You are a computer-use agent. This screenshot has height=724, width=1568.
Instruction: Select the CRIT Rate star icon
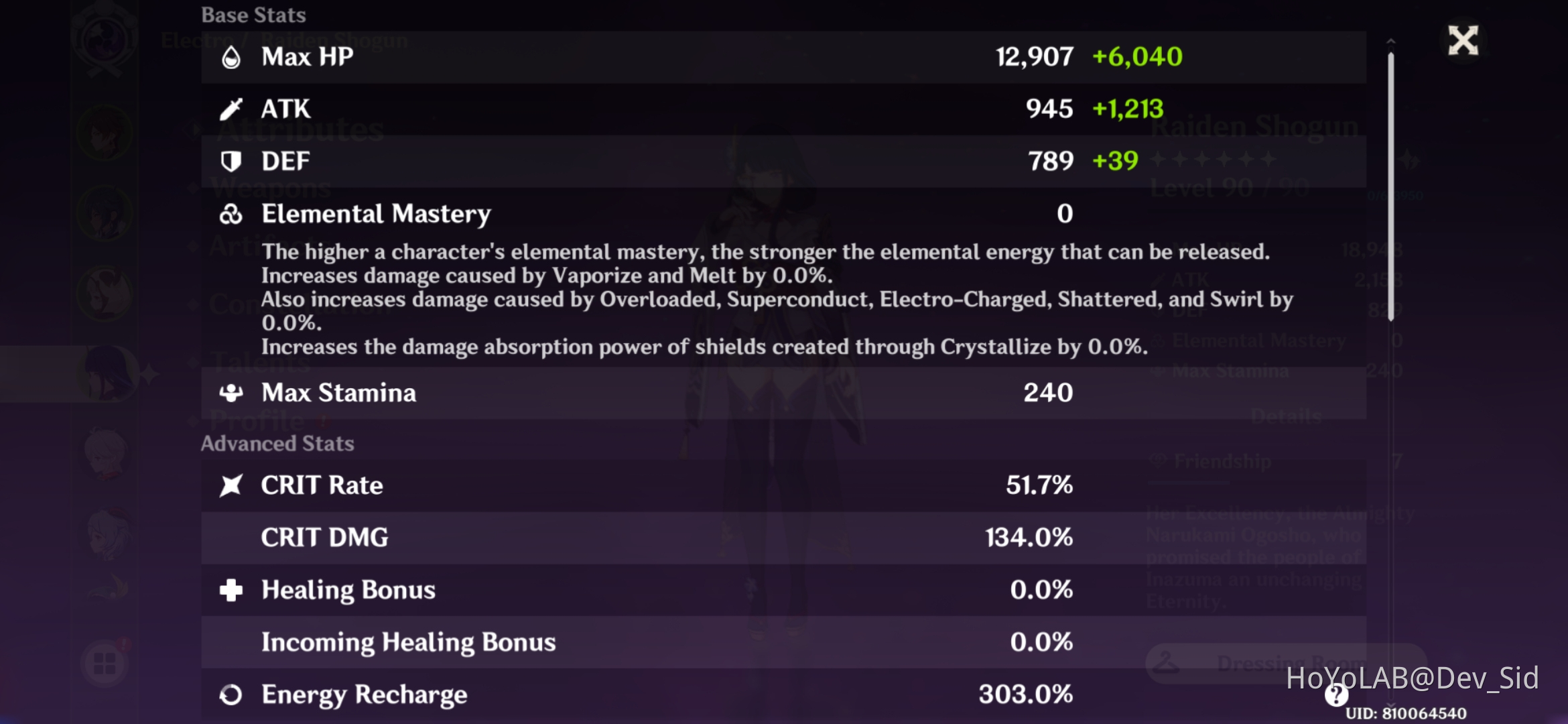pyautogui.click(x=231, y=485)
